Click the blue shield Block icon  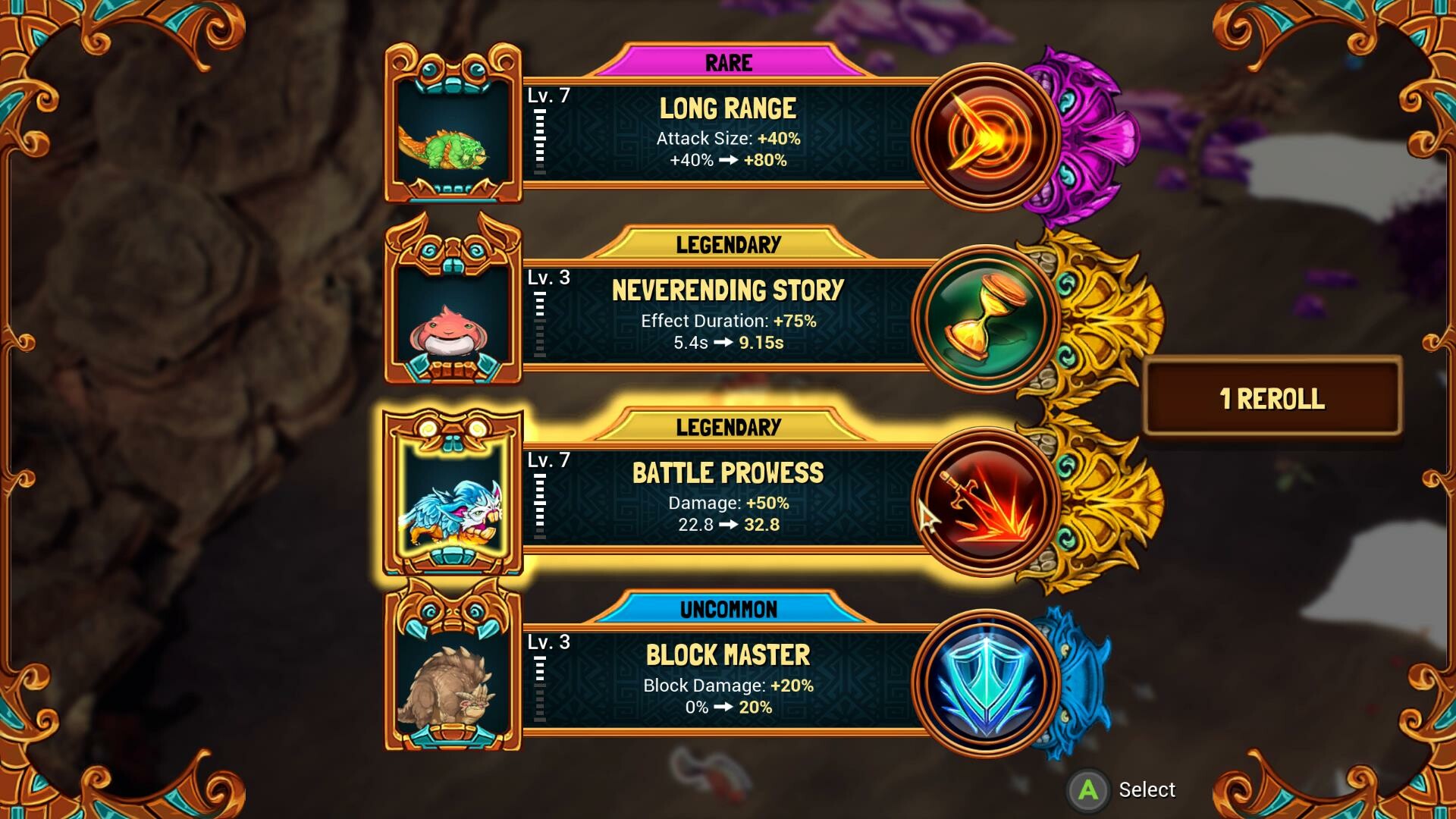(985, 682)
